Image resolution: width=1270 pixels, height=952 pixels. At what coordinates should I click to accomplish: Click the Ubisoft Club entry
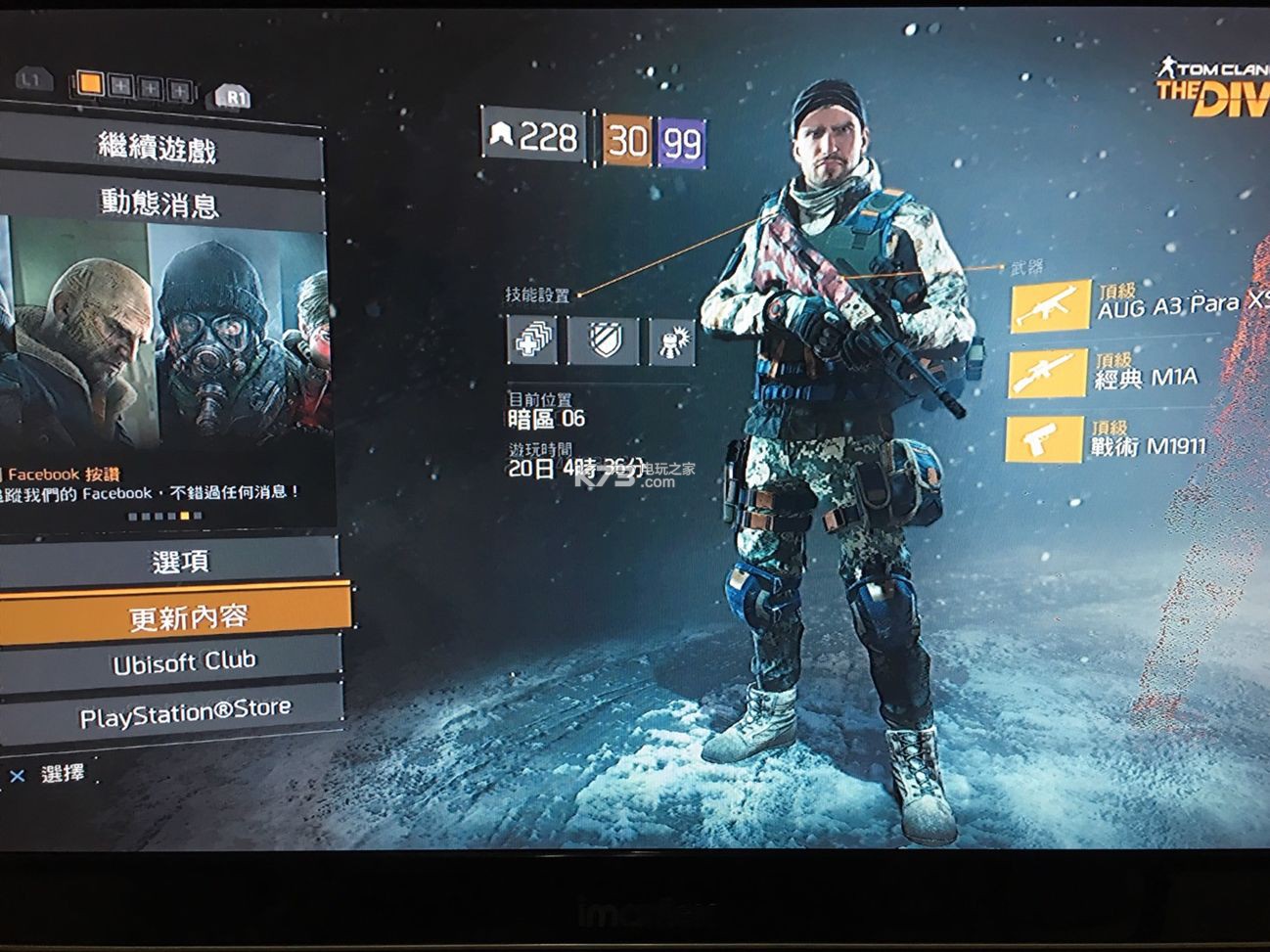coord(186,659)
